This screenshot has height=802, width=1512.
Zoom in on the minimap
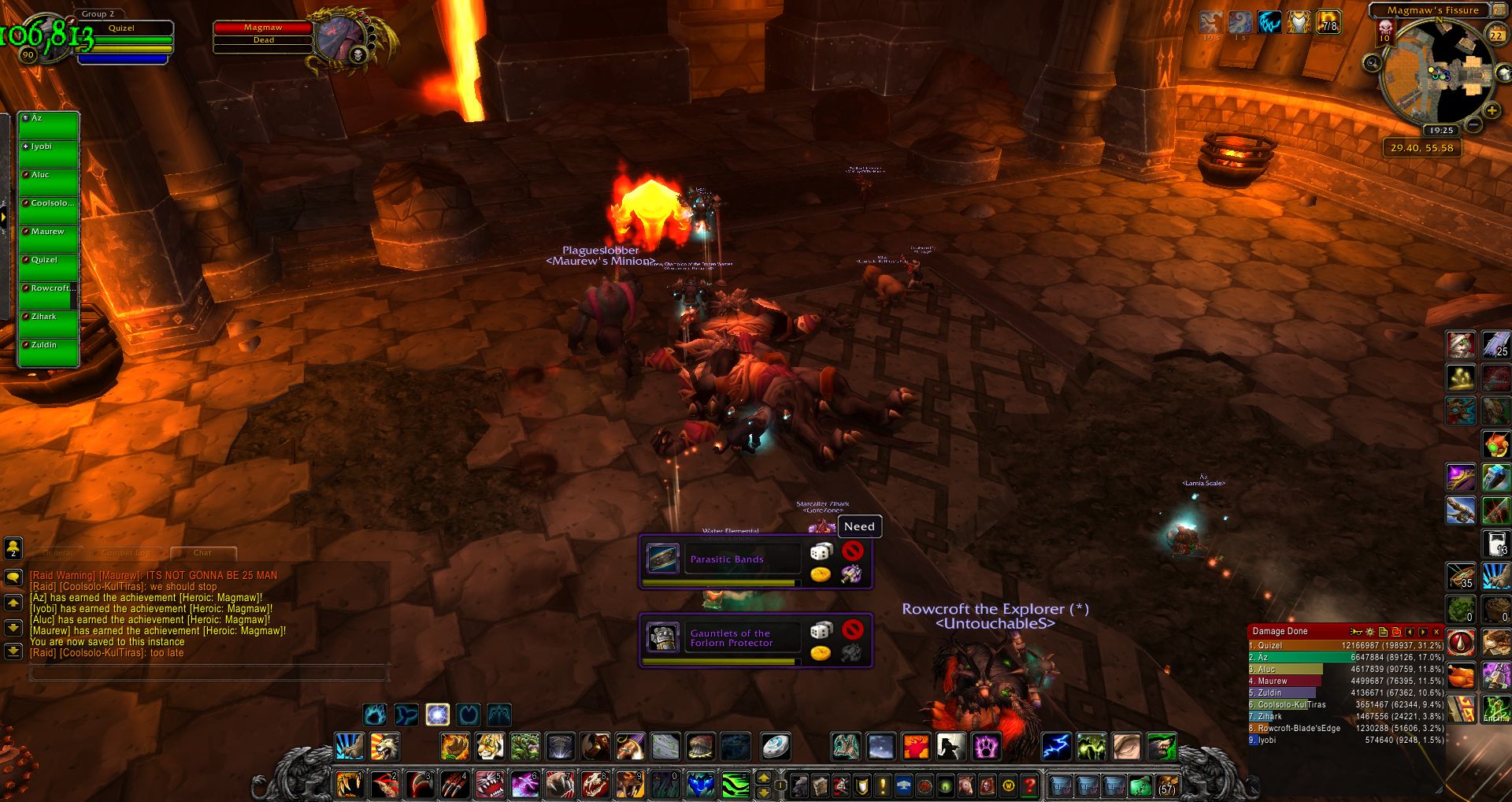(x=1492, y=111)
